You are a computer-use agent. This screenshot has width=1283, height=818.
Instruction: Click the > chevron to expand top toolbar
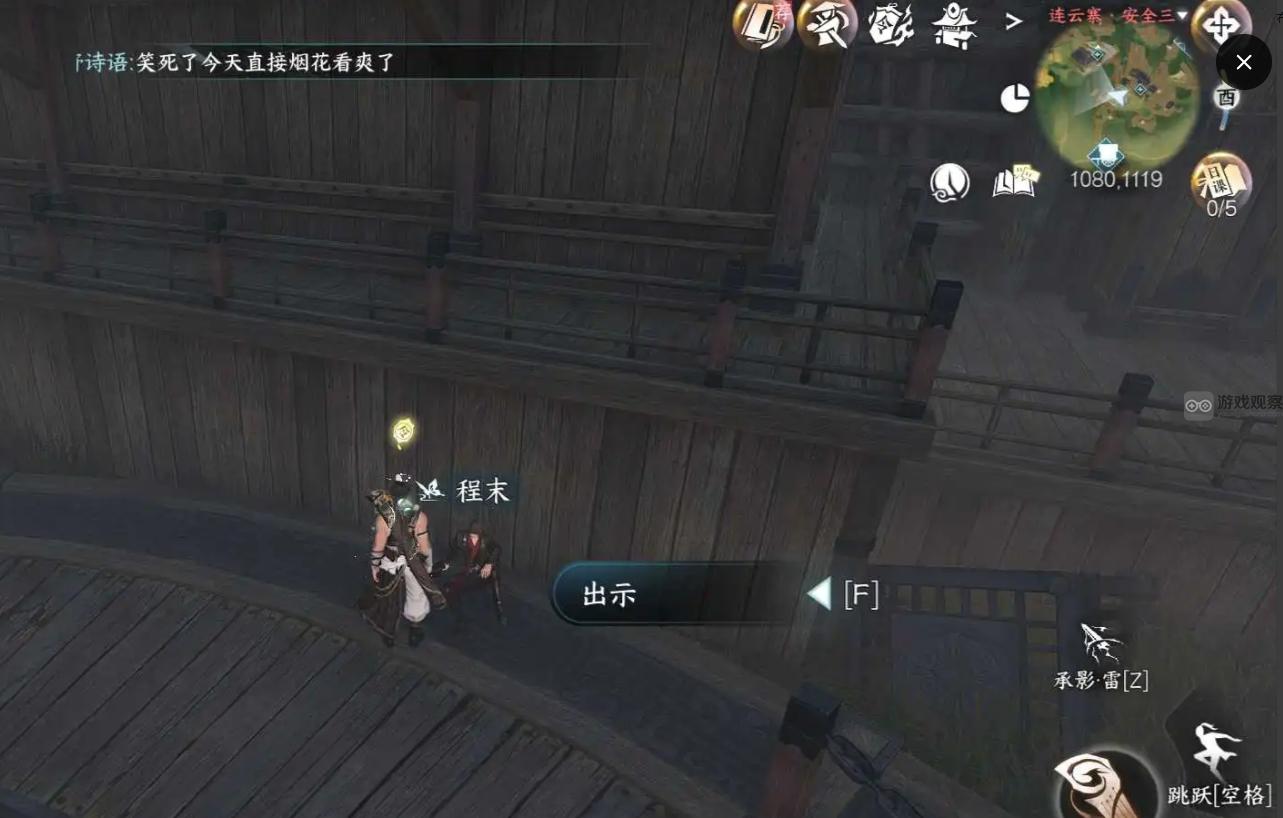1015,23
